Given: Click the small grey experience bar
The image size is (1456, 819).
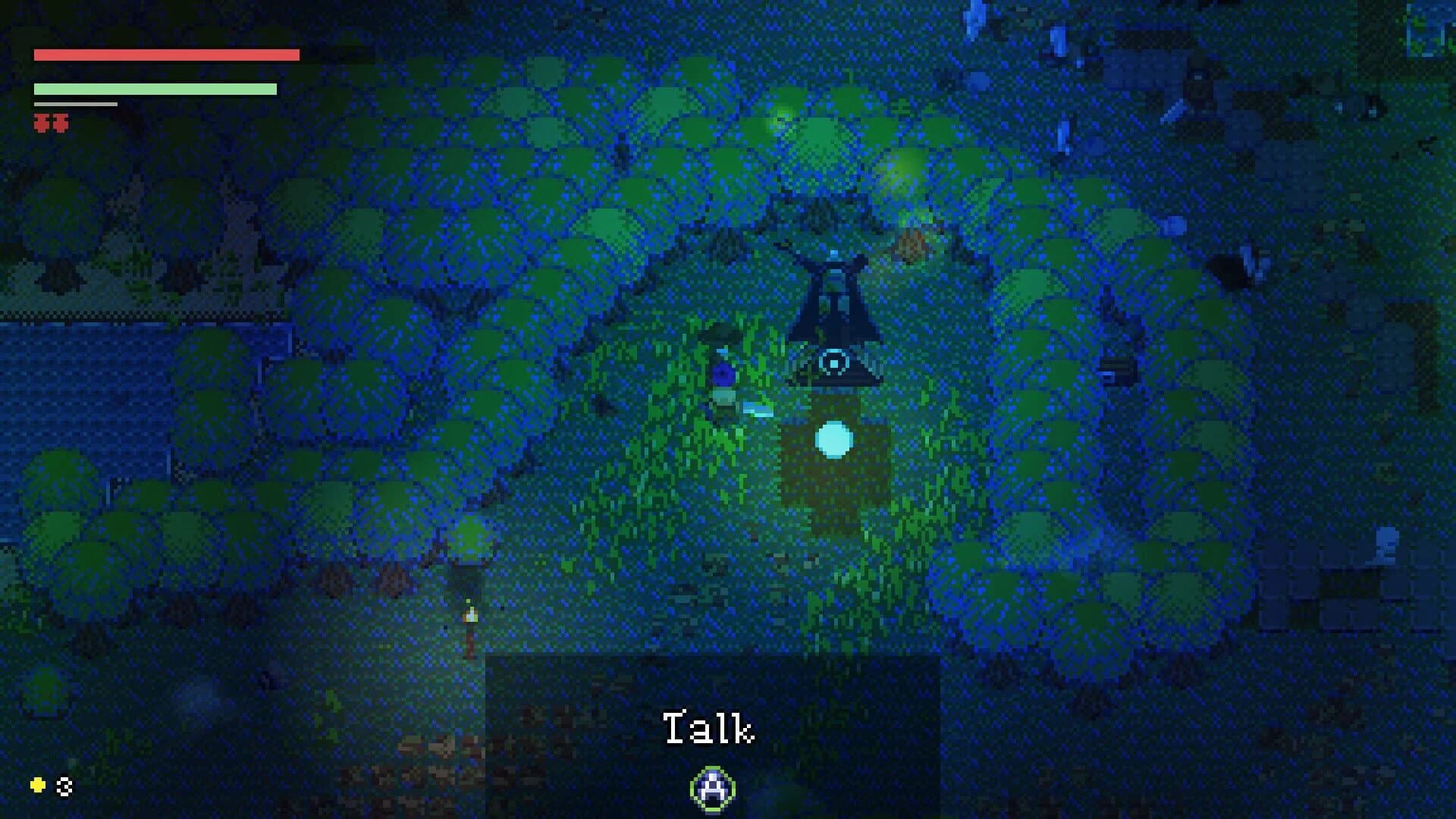Looking at the screenshot, I should pos(74,104).
